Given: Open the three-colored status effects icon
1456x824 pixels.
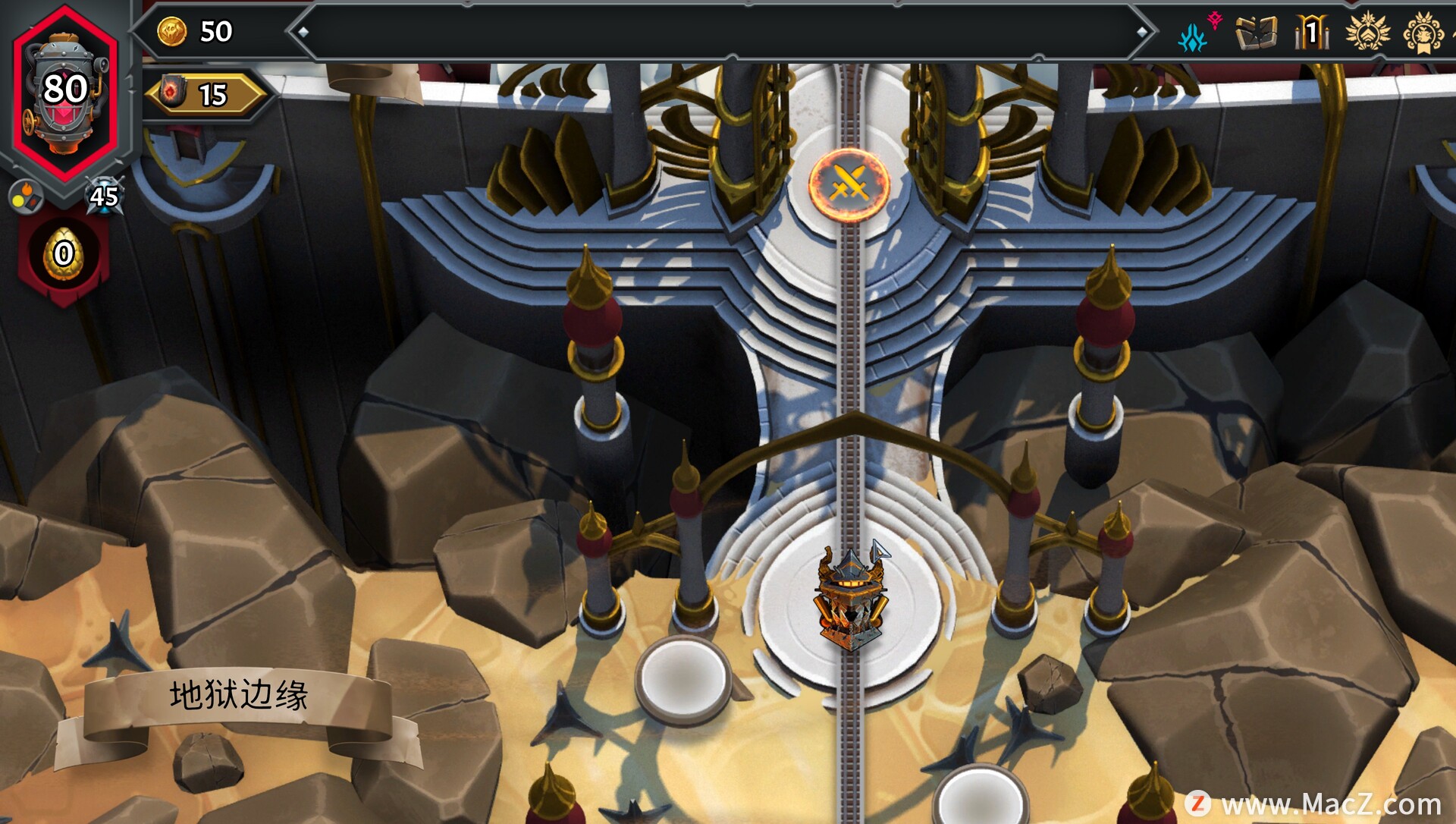Looking at the screenshot, I should click(x=25, y=196).
